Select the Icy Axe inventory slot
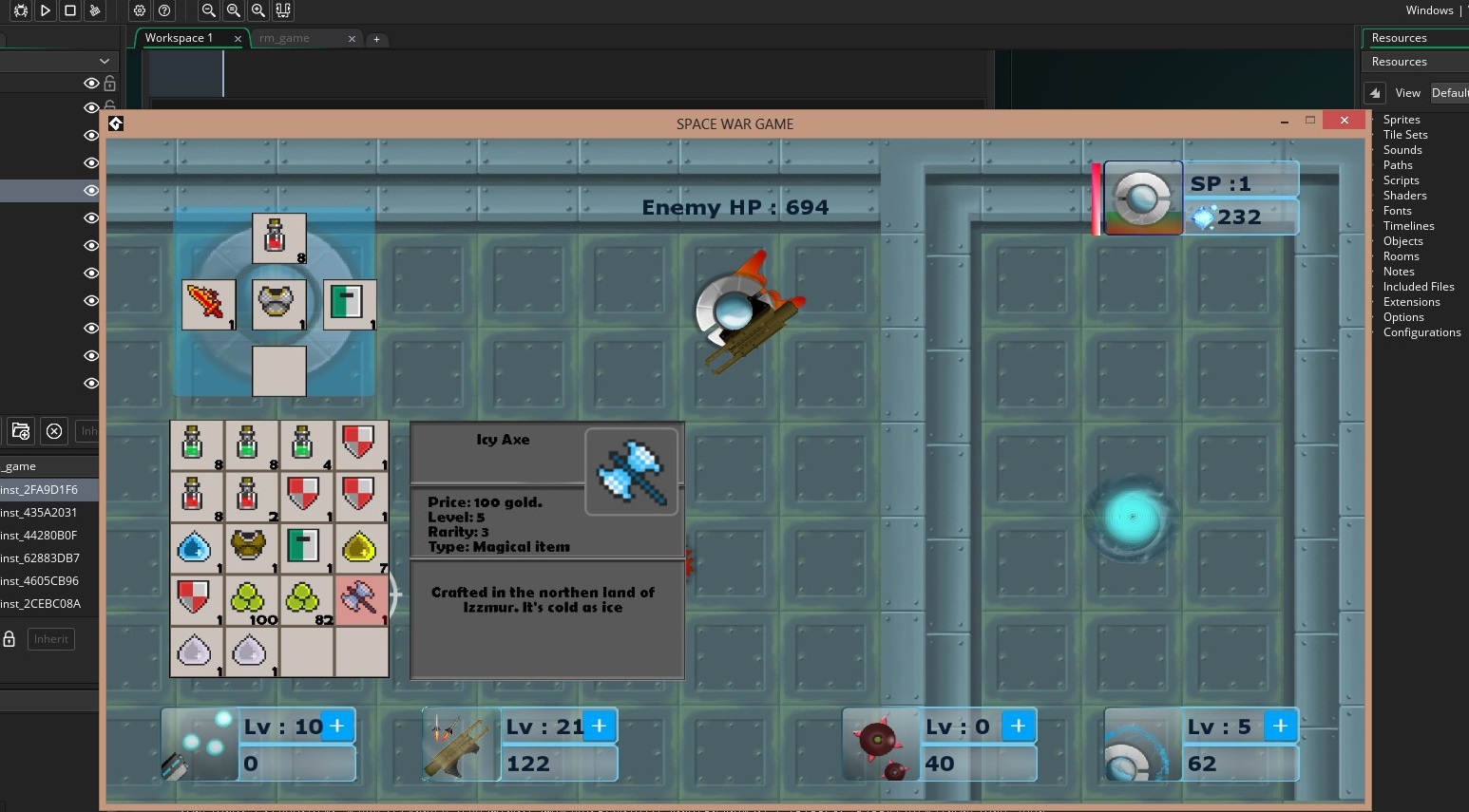Image resolution: width=1469 pixels, height=812 pixels. point(361,600)
